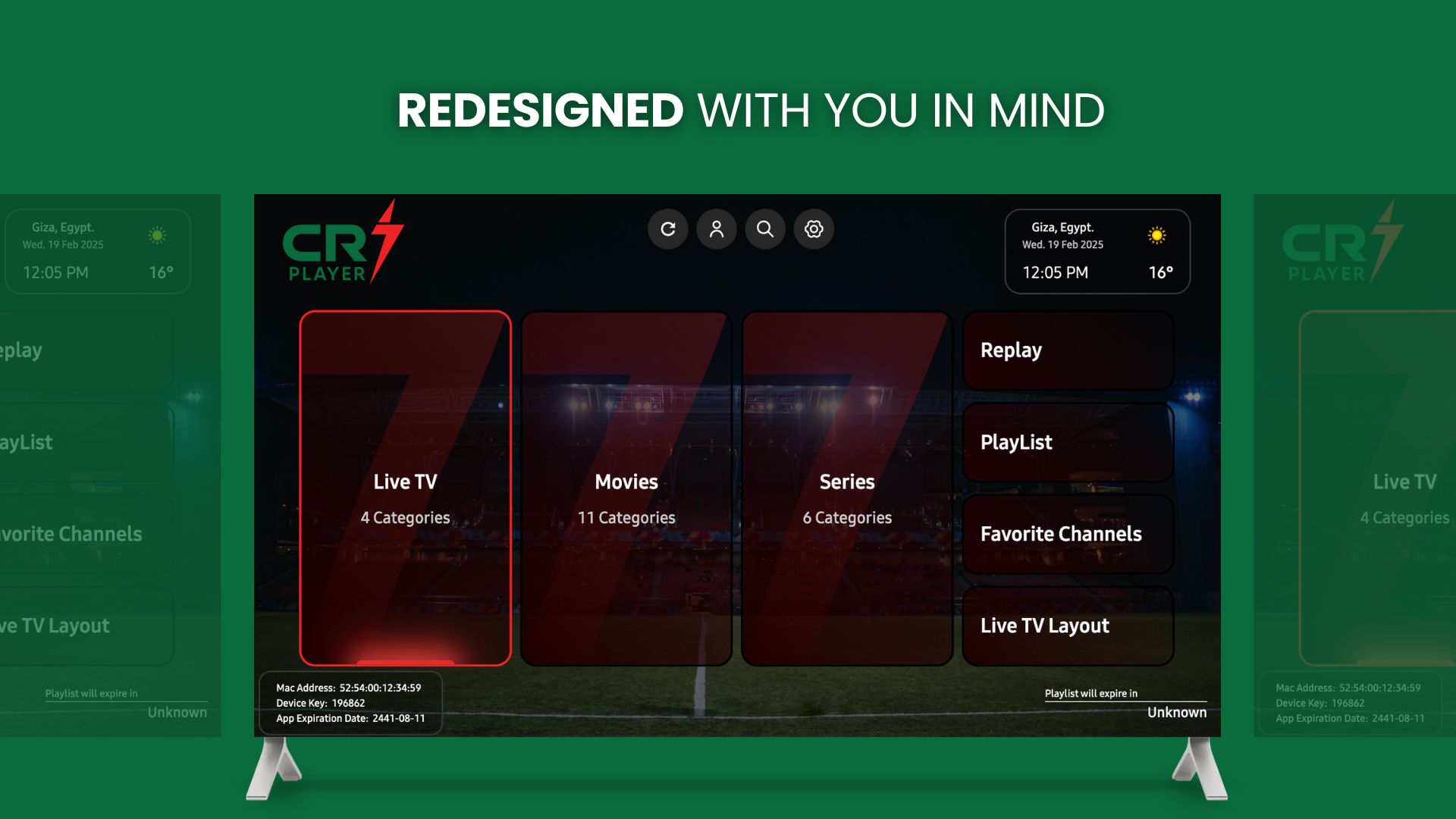The image size is (1456, 819).
Task: Select the Unknown playlist expiry text
Action: (1176, 712)
